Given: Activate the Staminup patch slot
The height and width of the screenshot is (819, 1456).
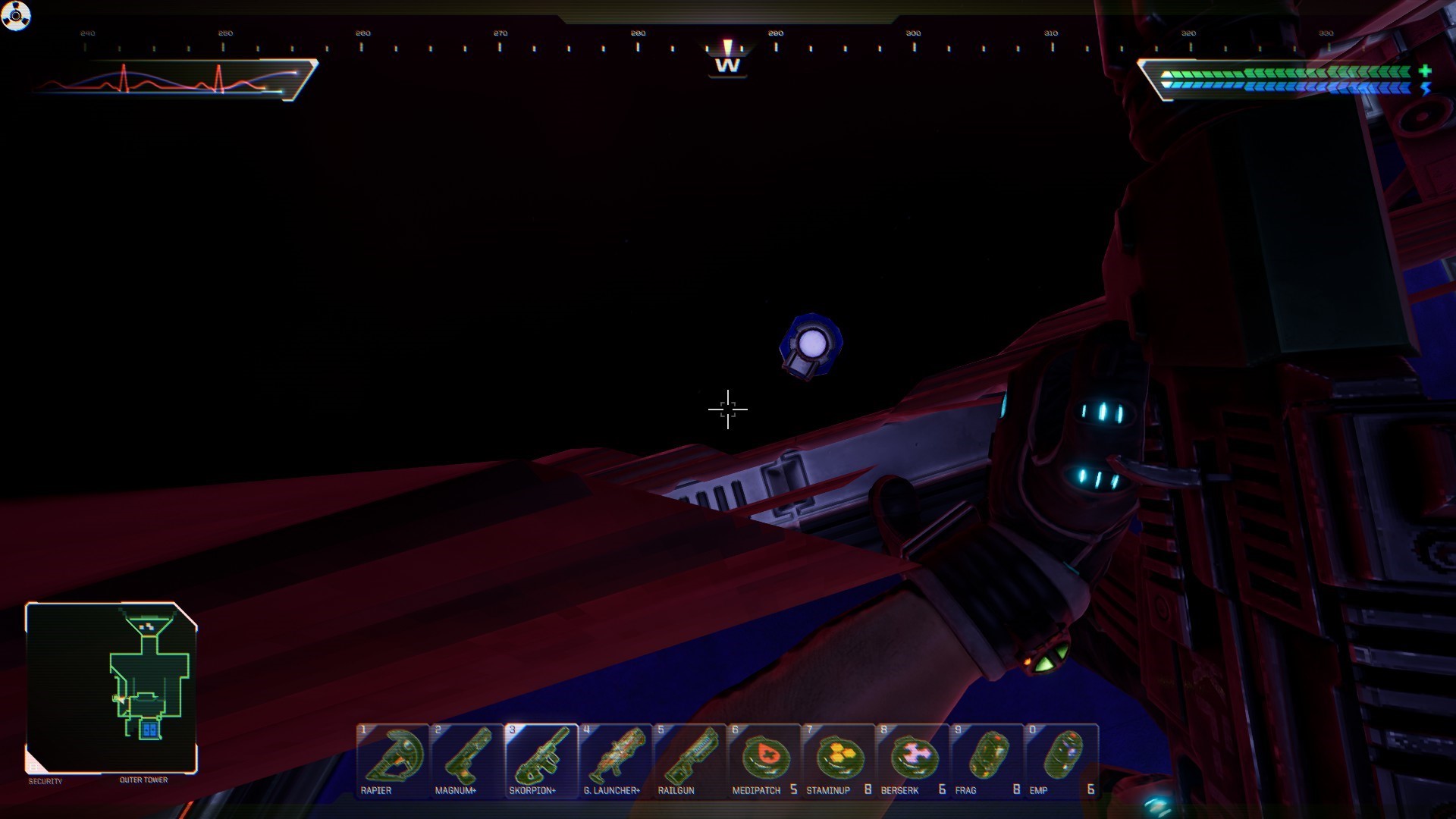Looking at the screenshot, I should 839,760.
